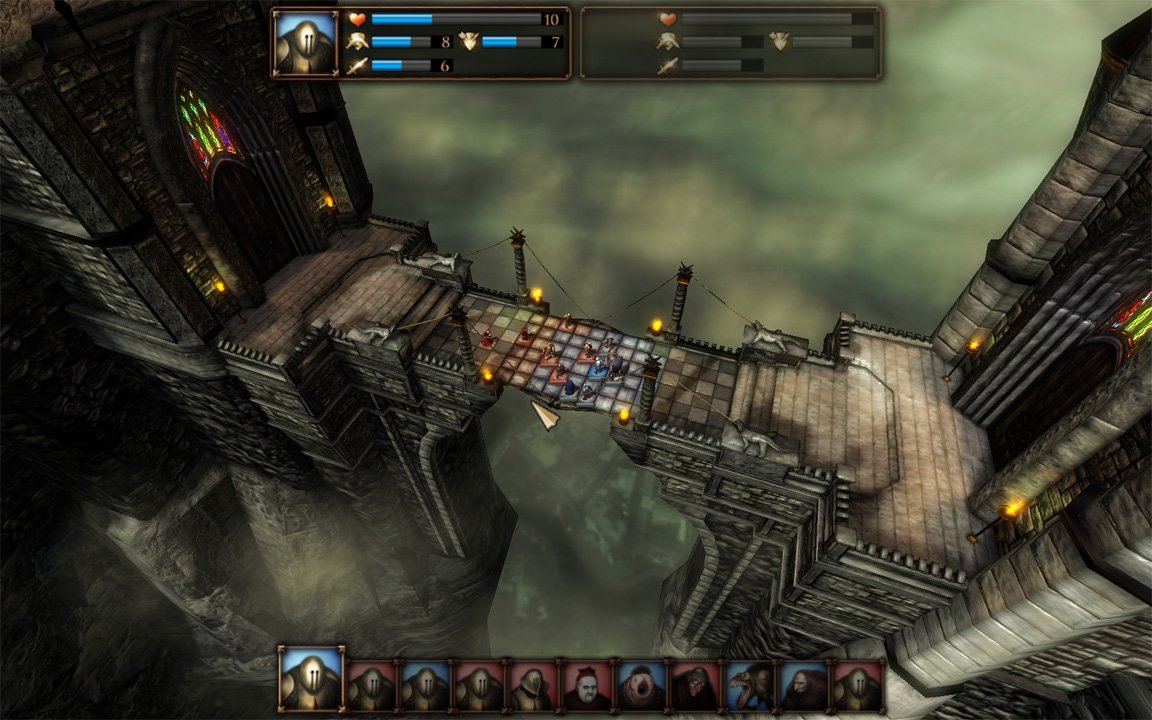Select the pale bishop in red cap portrait
The image size is (1152, 720).
586,685
